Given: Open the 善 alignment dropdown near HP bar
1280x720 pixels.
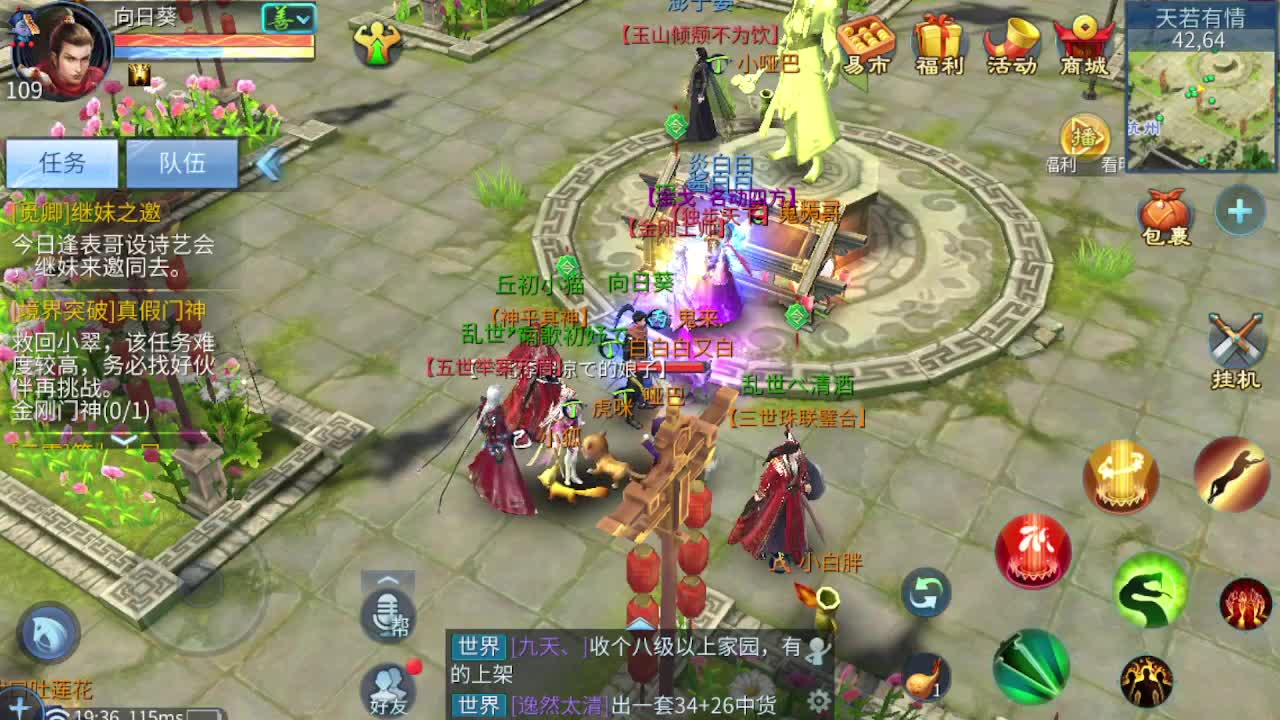Looking at the screenshot, I should tap(286, 18).
